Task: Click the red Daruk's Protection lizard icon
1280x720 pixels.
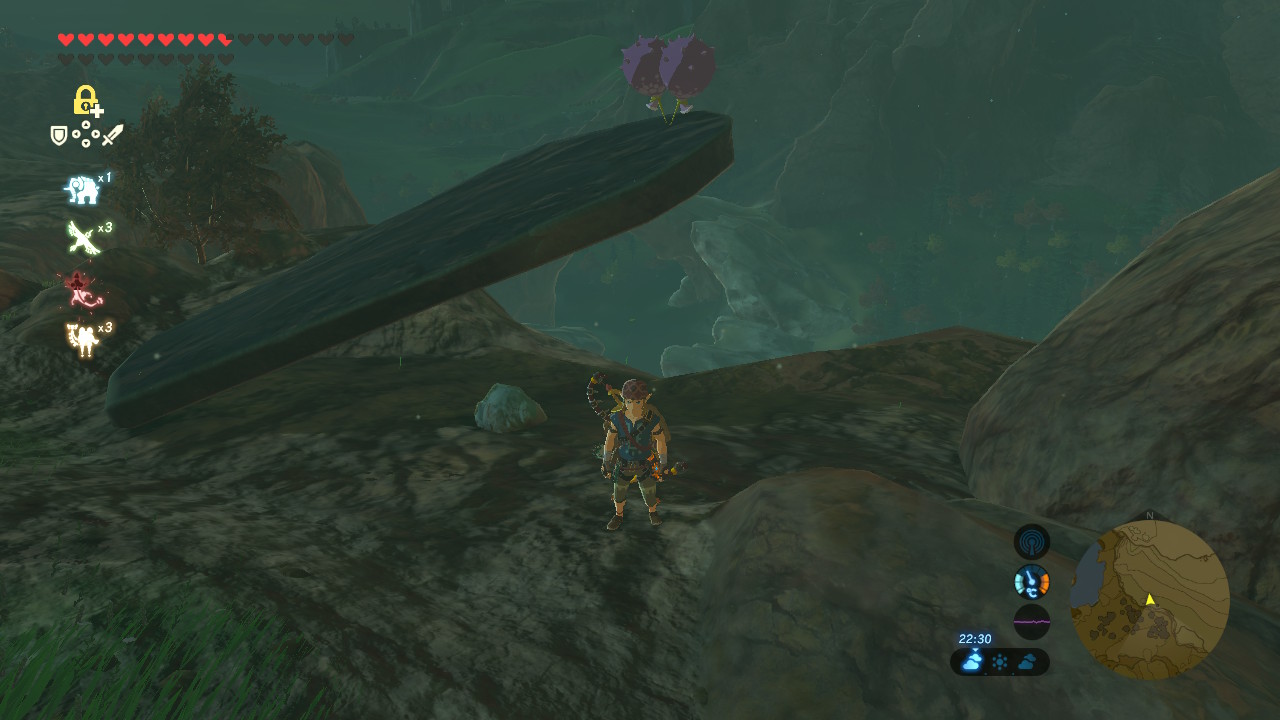Action: point(80,289)
